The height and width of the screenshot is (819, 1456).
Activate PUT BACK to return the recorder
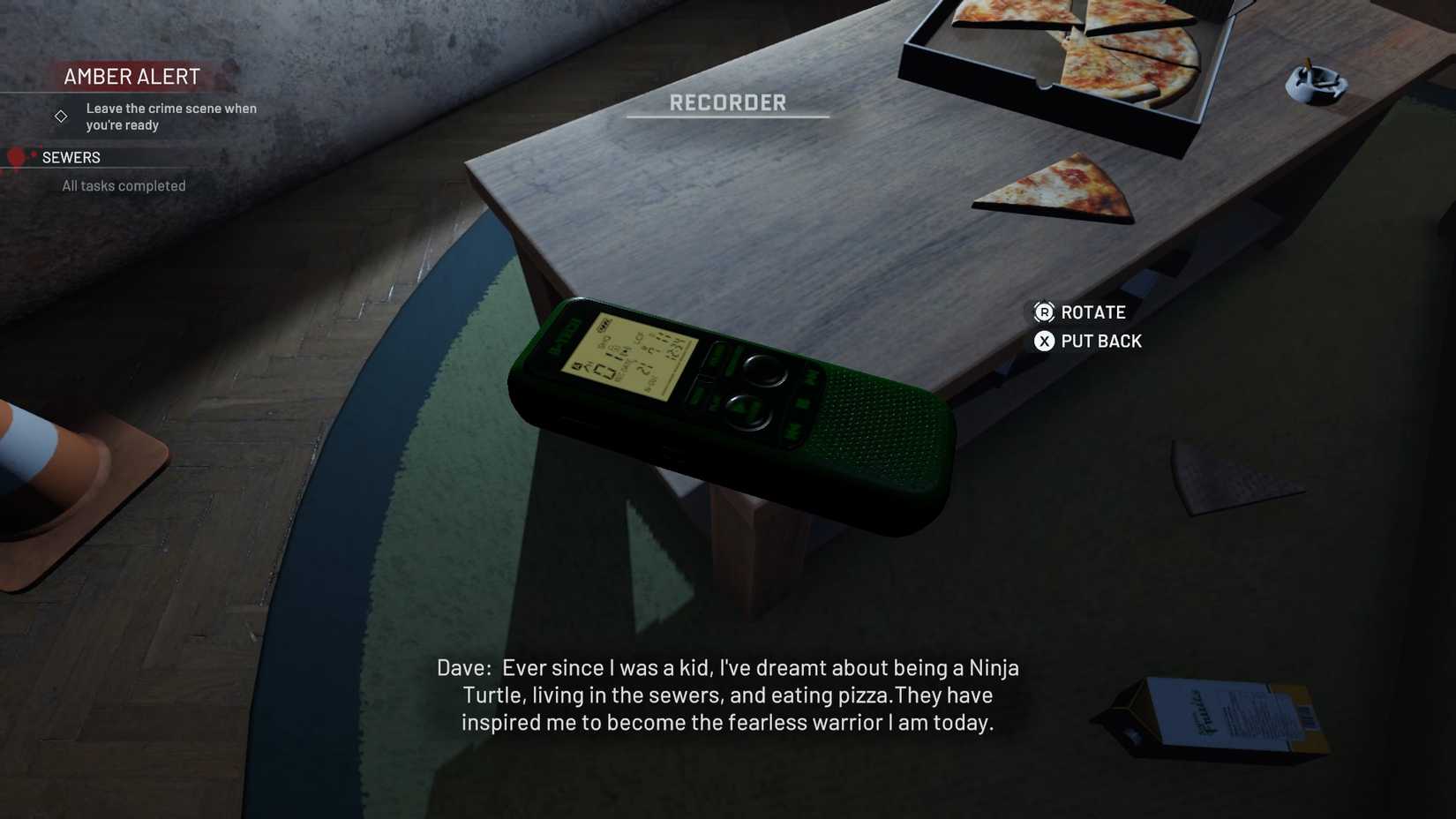pyautogui.click(x=1100, y=341)
